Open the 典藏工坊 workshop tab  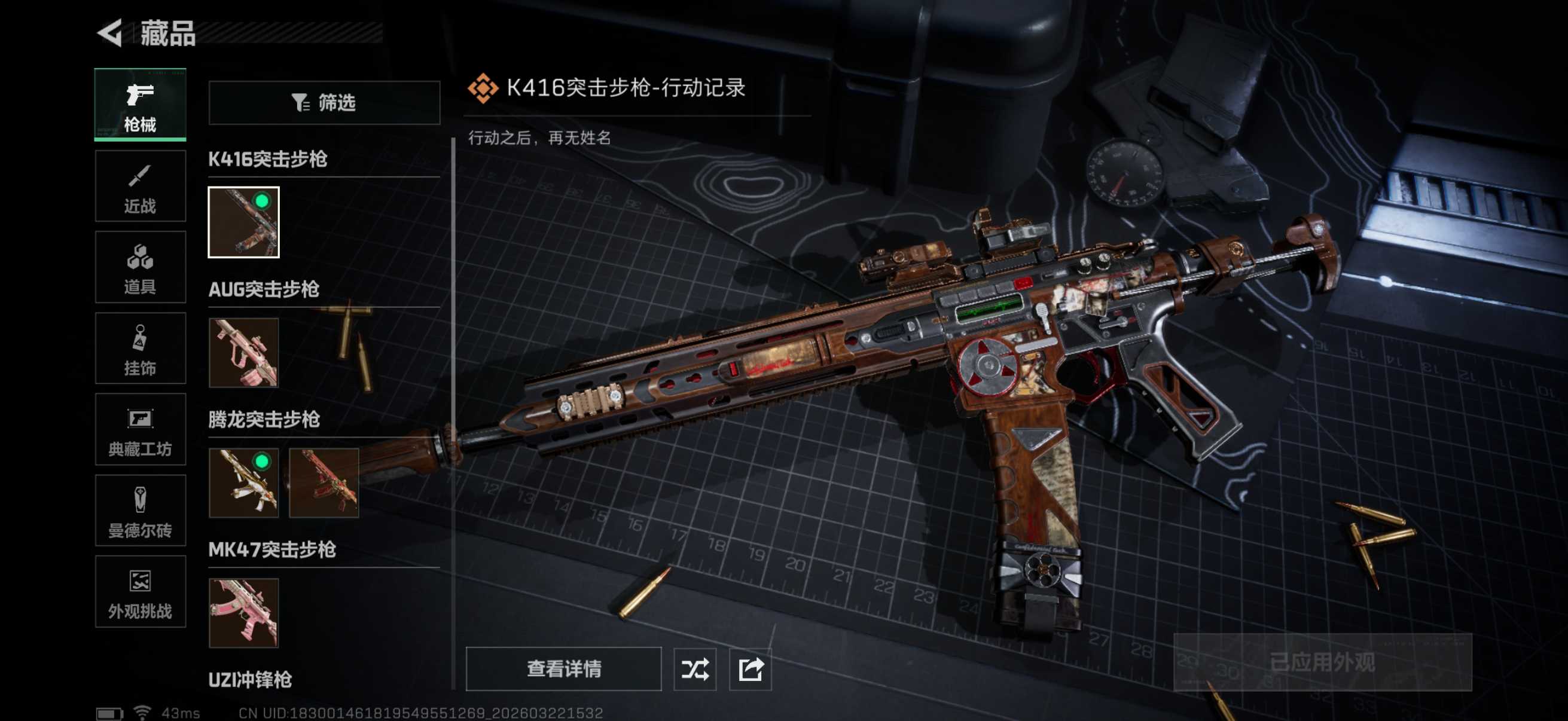(140, 430)
